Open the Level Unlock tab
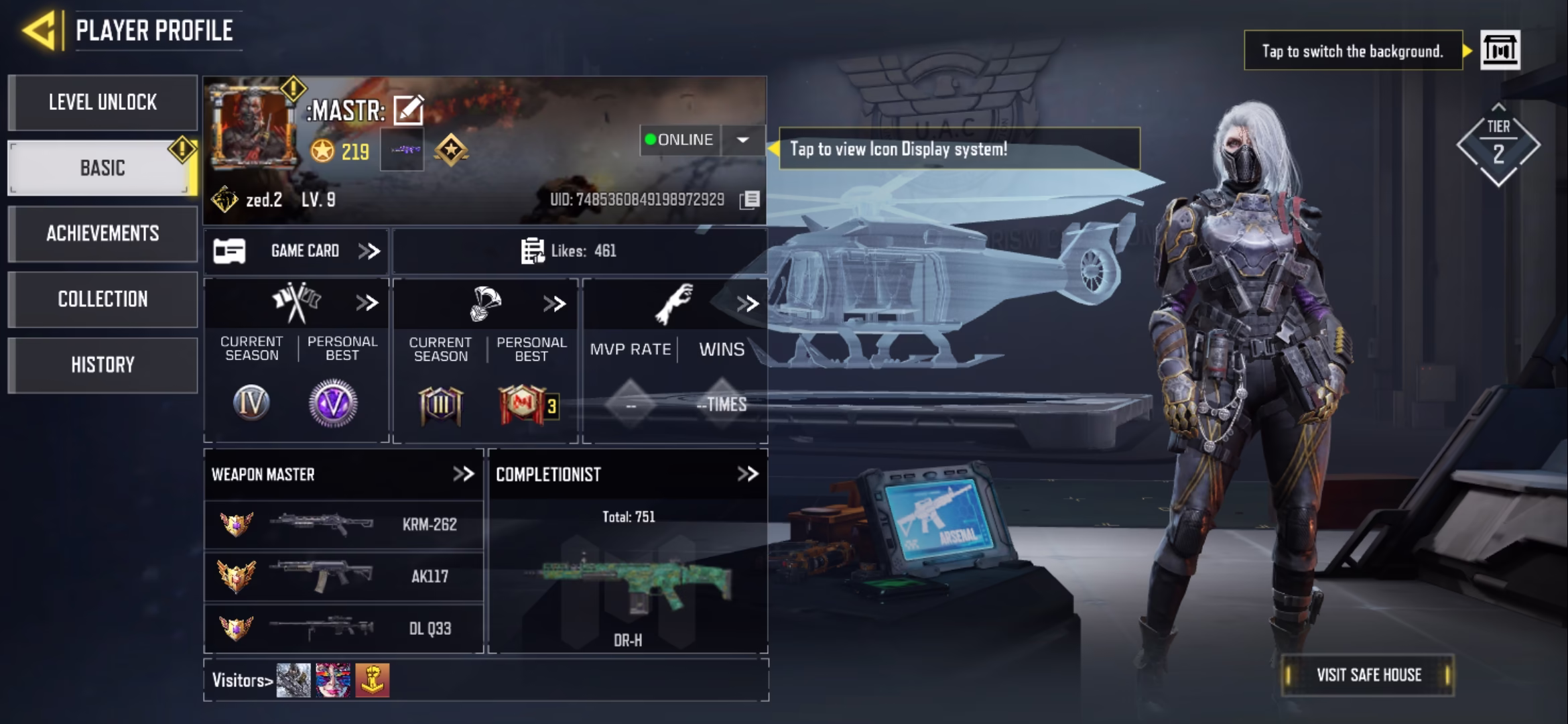Viewport: 1568px width, 724px height. [x=103, y=103]
